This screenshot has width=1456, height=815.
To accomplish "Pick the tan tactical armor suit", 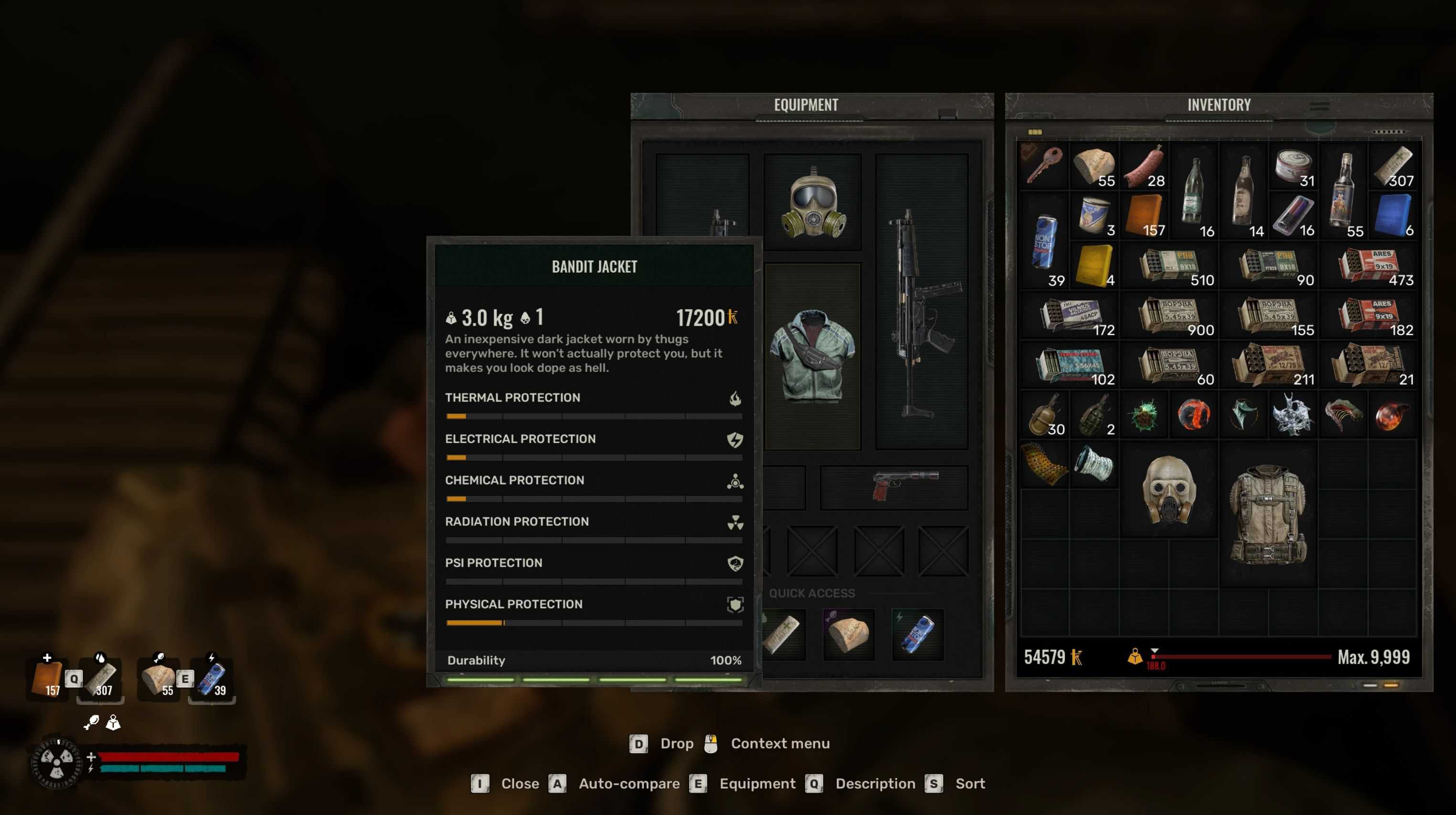I will [1268, 514].
